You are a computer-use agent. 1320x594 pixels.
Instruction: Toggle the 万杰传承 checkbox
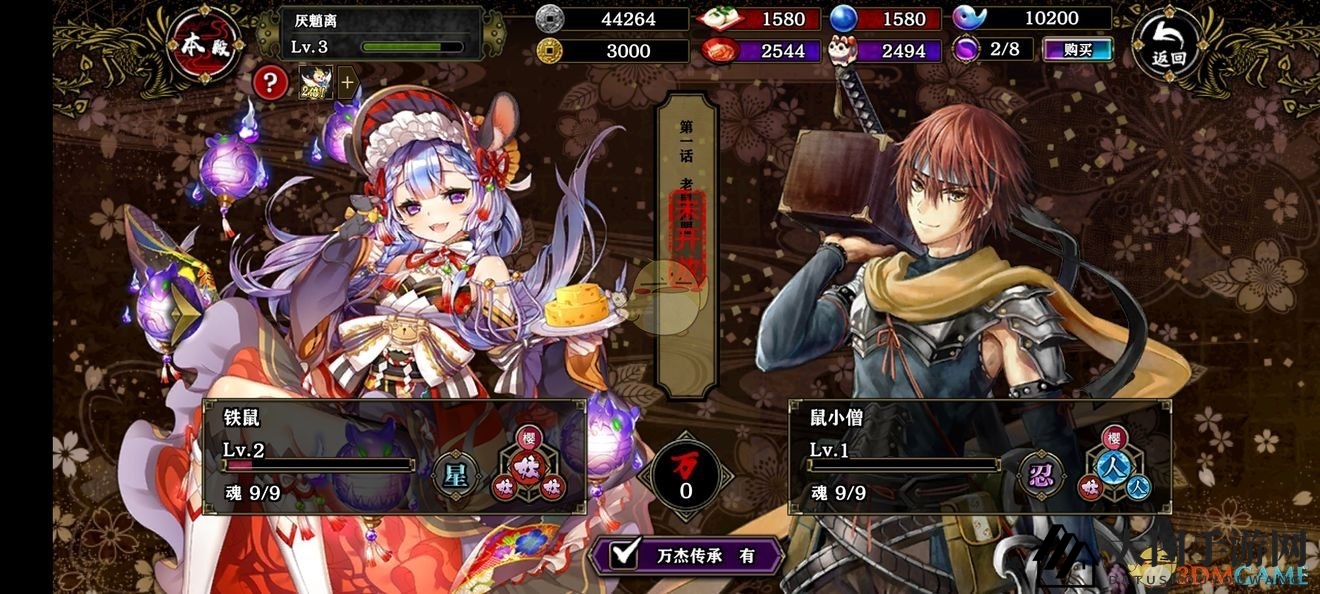point(627,553)
